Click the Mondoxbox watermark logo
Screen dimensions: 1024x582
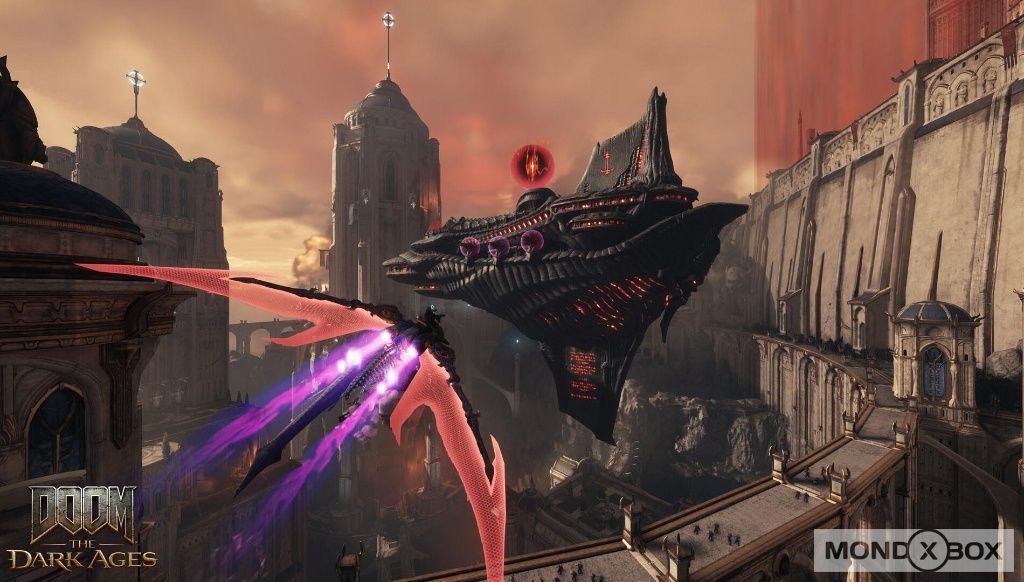(913, 550)
